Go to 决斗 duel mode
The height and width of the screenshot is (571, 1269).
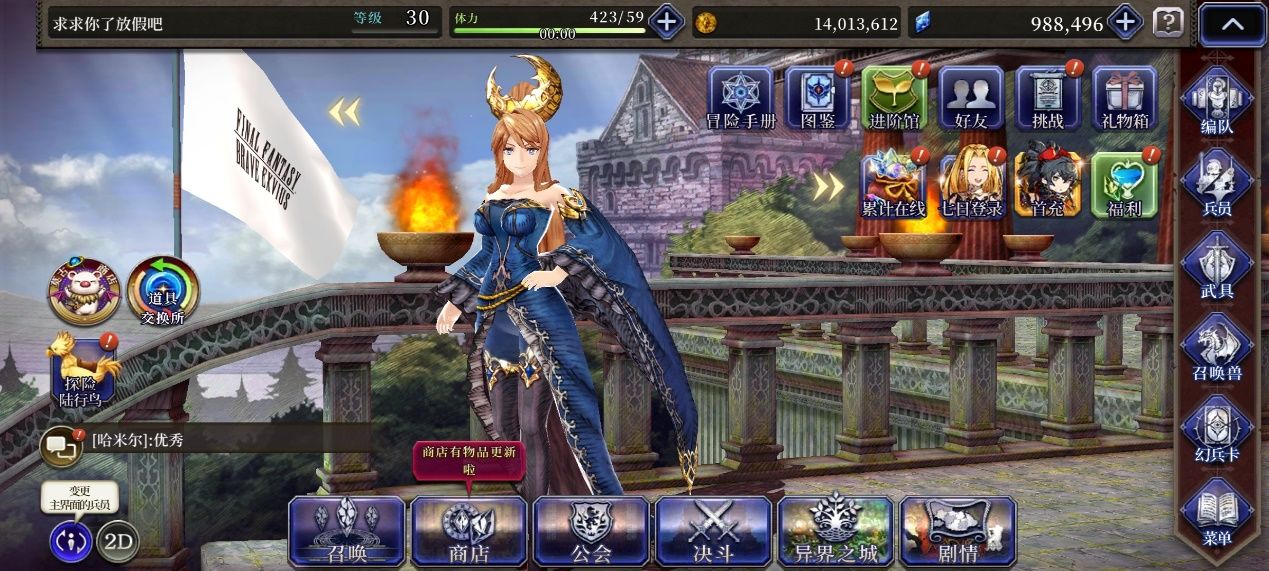pos(713,530)
